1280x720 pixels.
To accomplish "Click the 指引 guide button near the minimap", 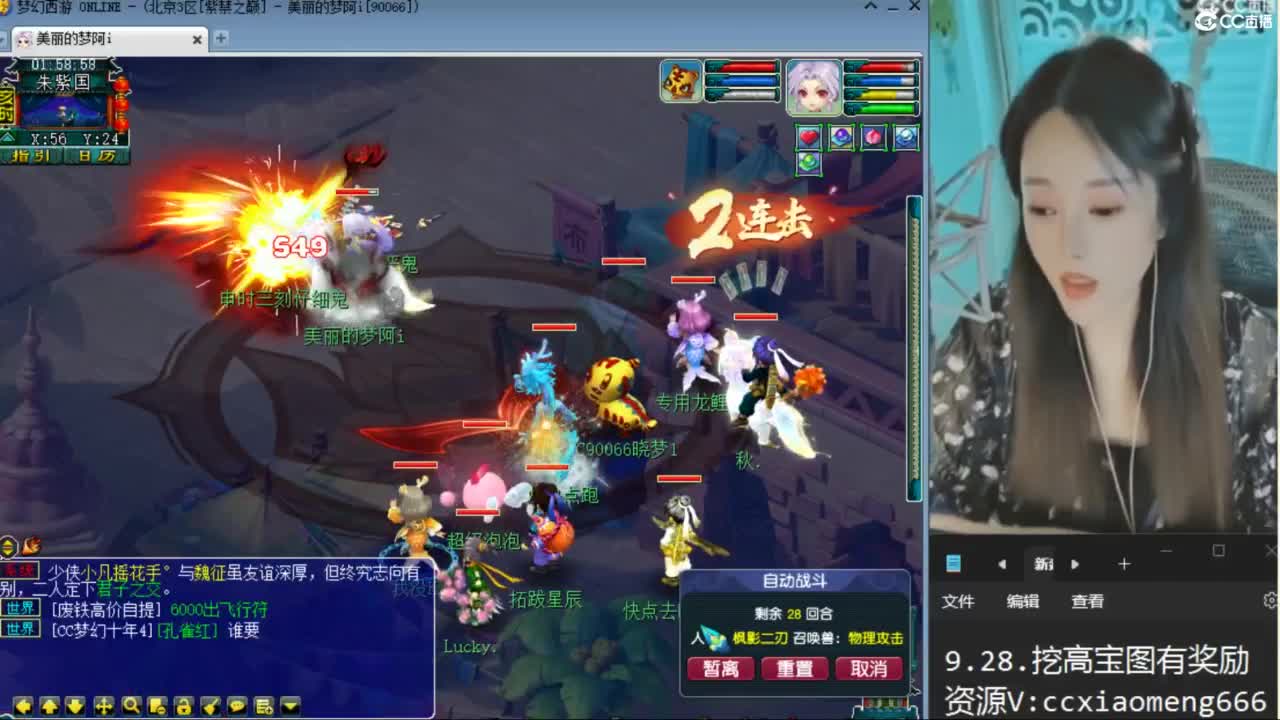I will point(31,157).
